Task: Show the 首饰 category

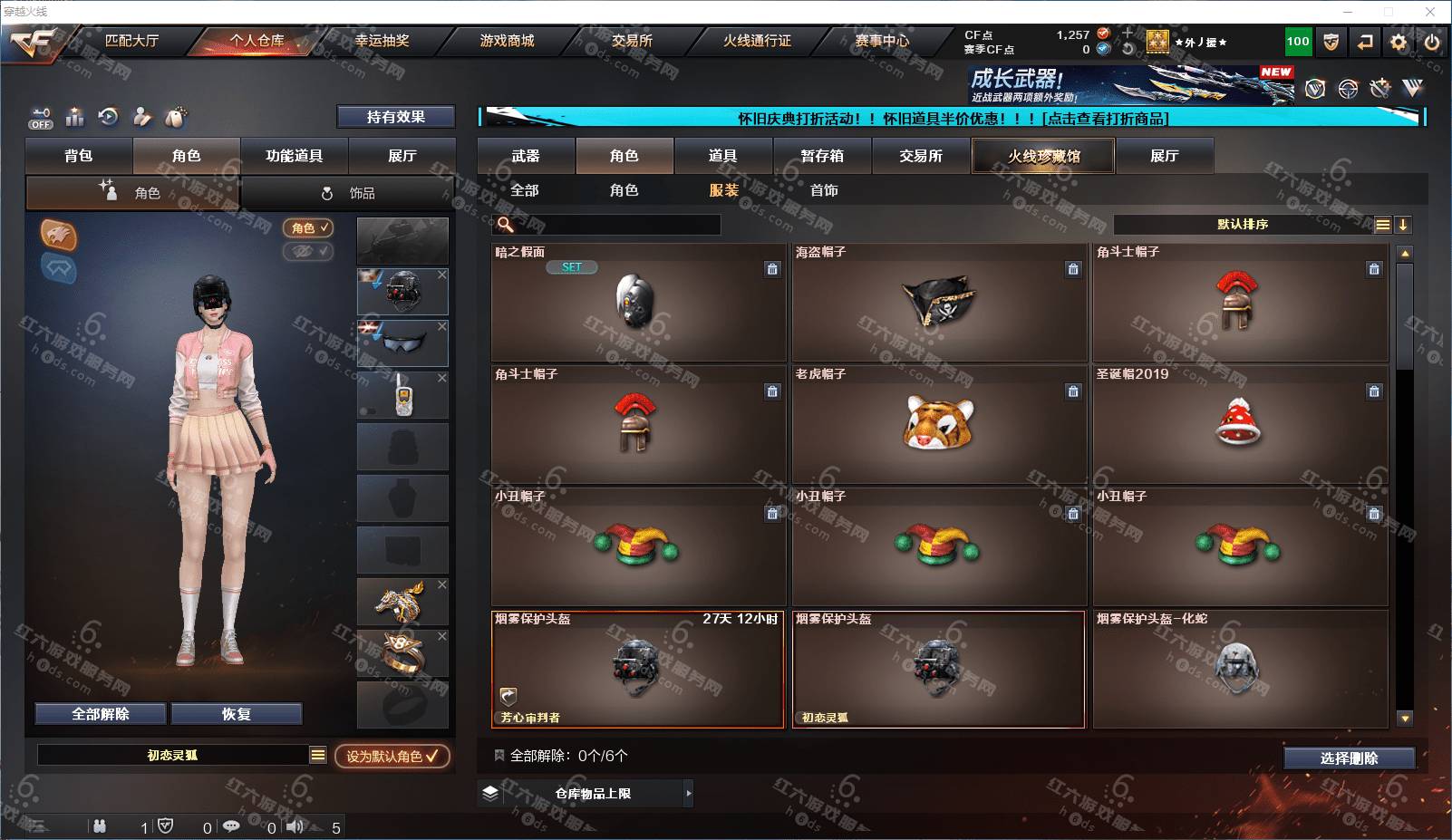Action: (824, 190)
